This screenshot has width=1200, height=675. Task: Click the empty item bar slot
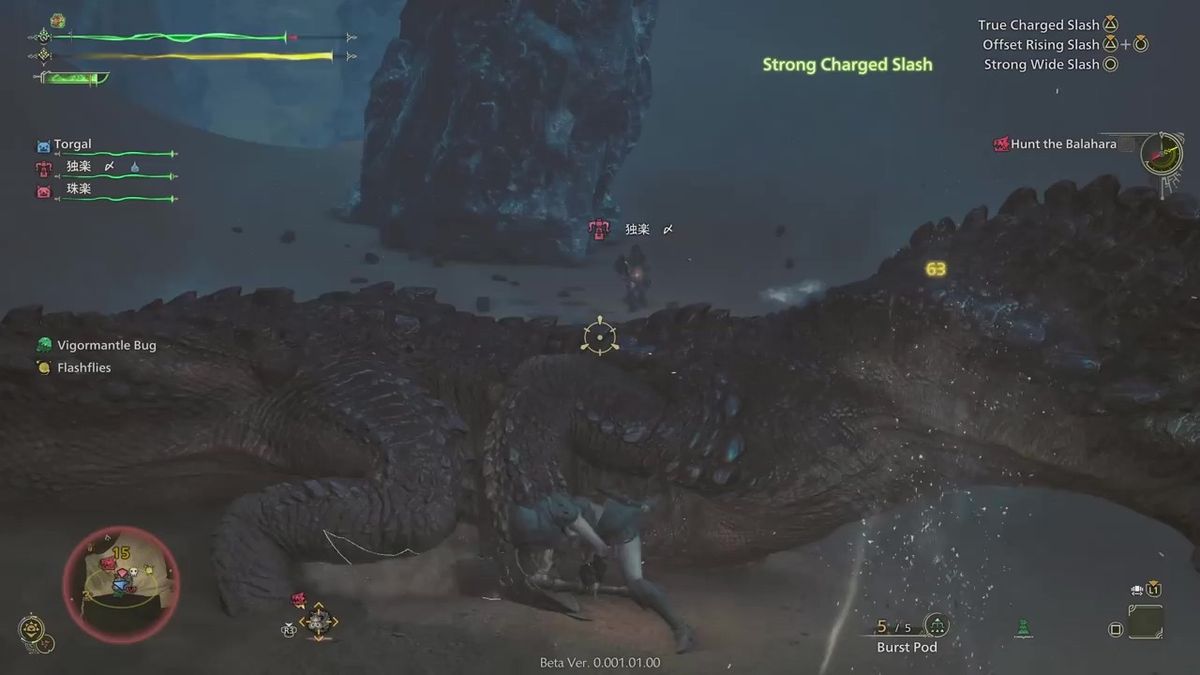(x=1145, y=622)
